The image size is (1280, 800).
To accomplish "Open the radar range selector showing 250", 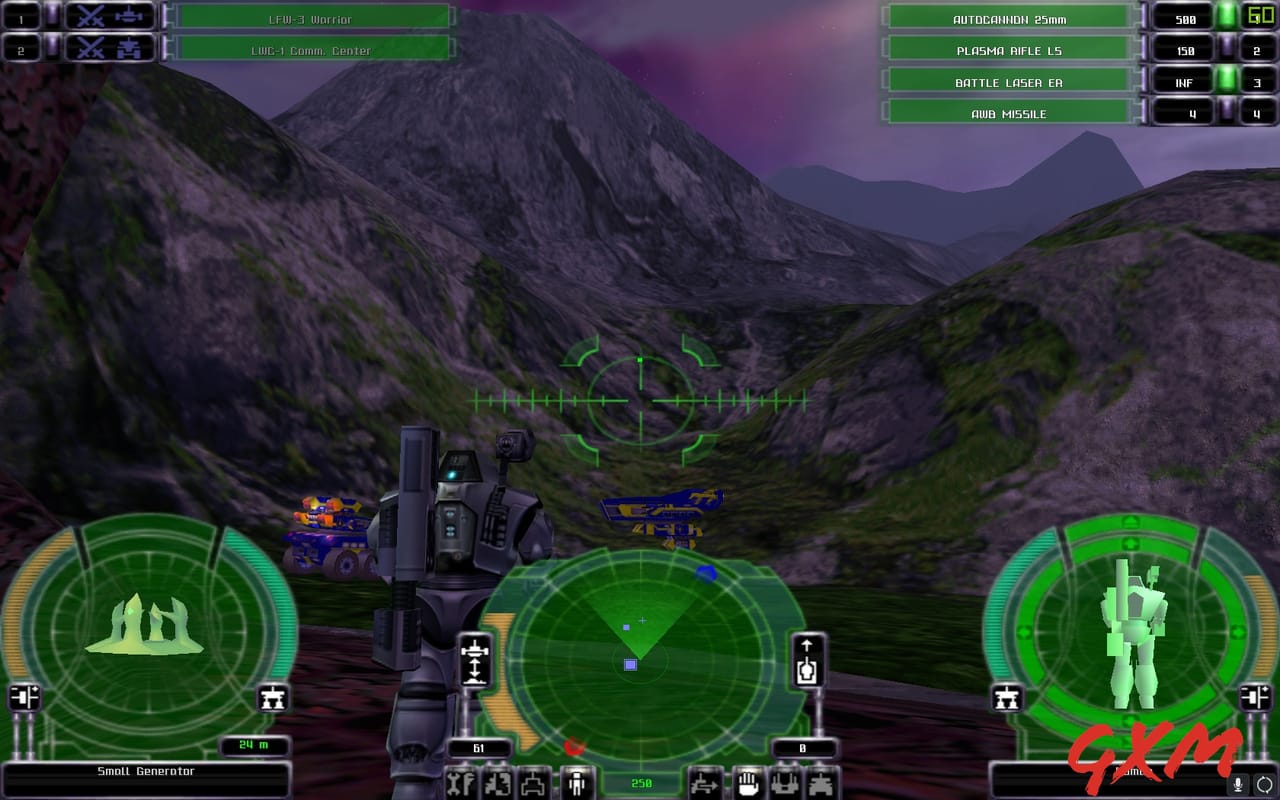I will point(643,783).
